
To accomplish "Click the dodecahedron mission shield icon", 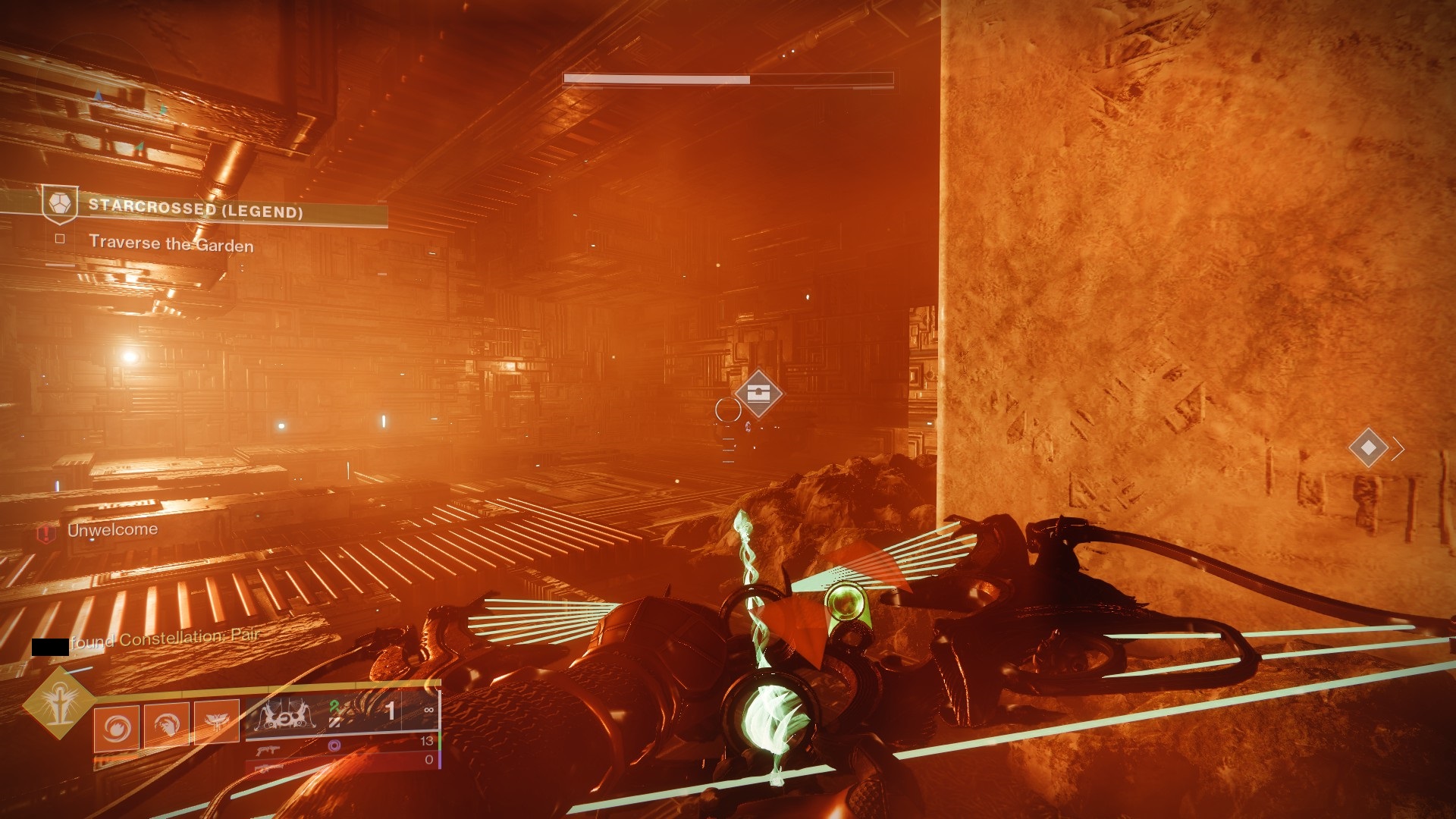I will point(60,204).
